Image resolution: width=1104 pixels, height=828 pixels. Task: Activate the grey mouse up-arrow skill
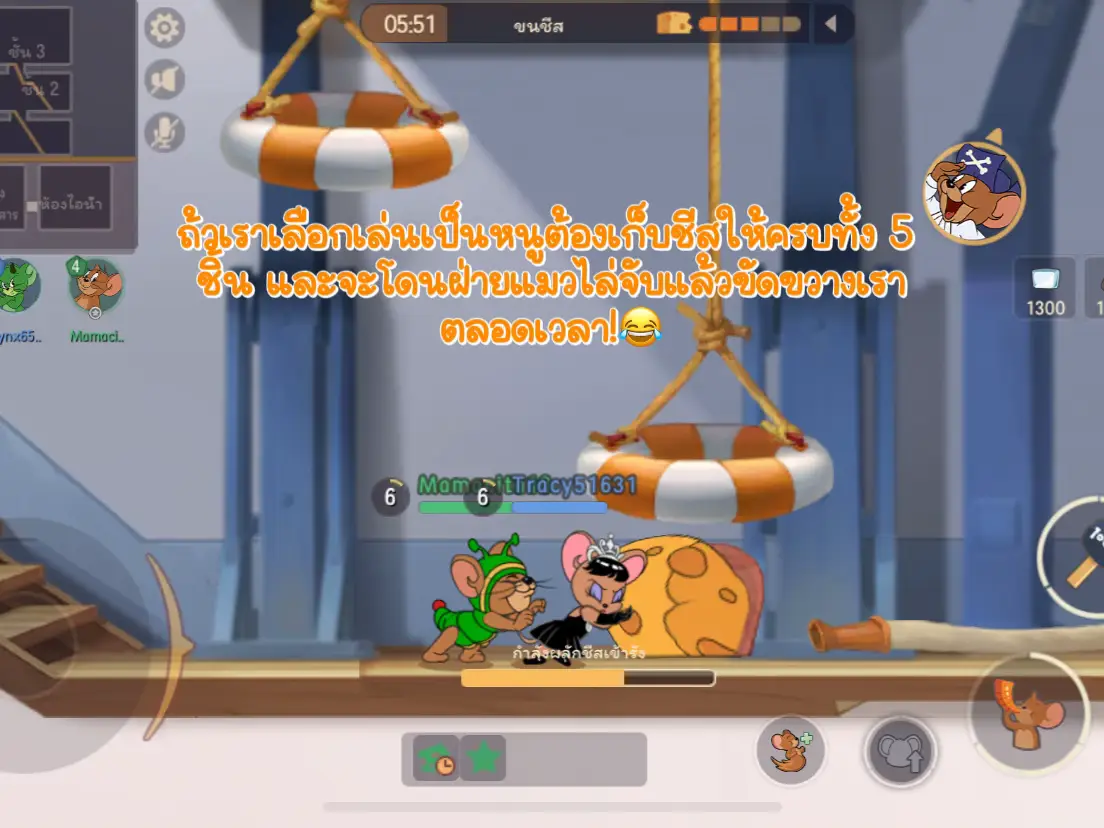click(x=900, y=751)
